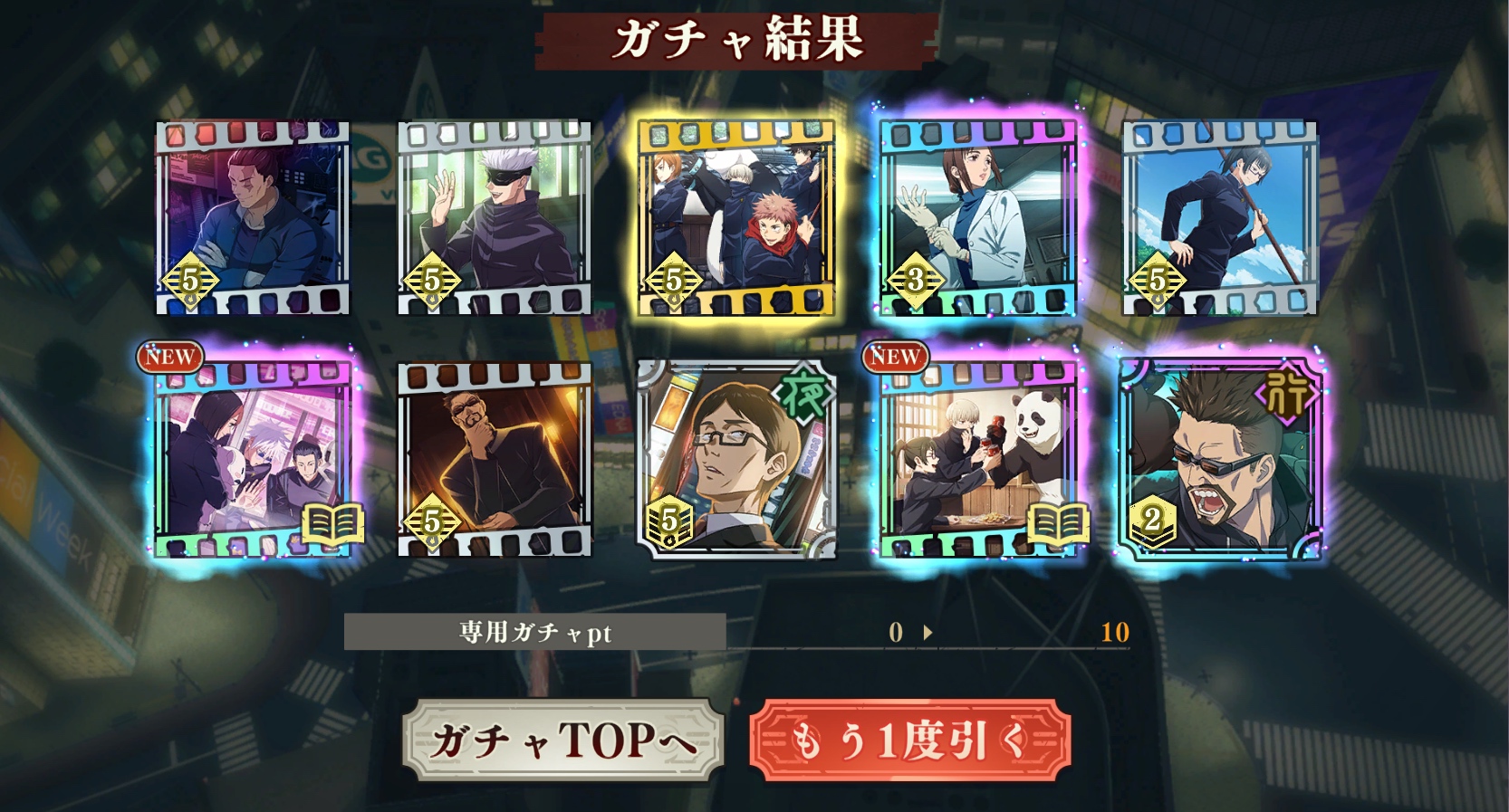This screenshot has height=812, width=1509.
Task: Open the blindfolded Gojo waving card
Action: click(x=495, y=218)
